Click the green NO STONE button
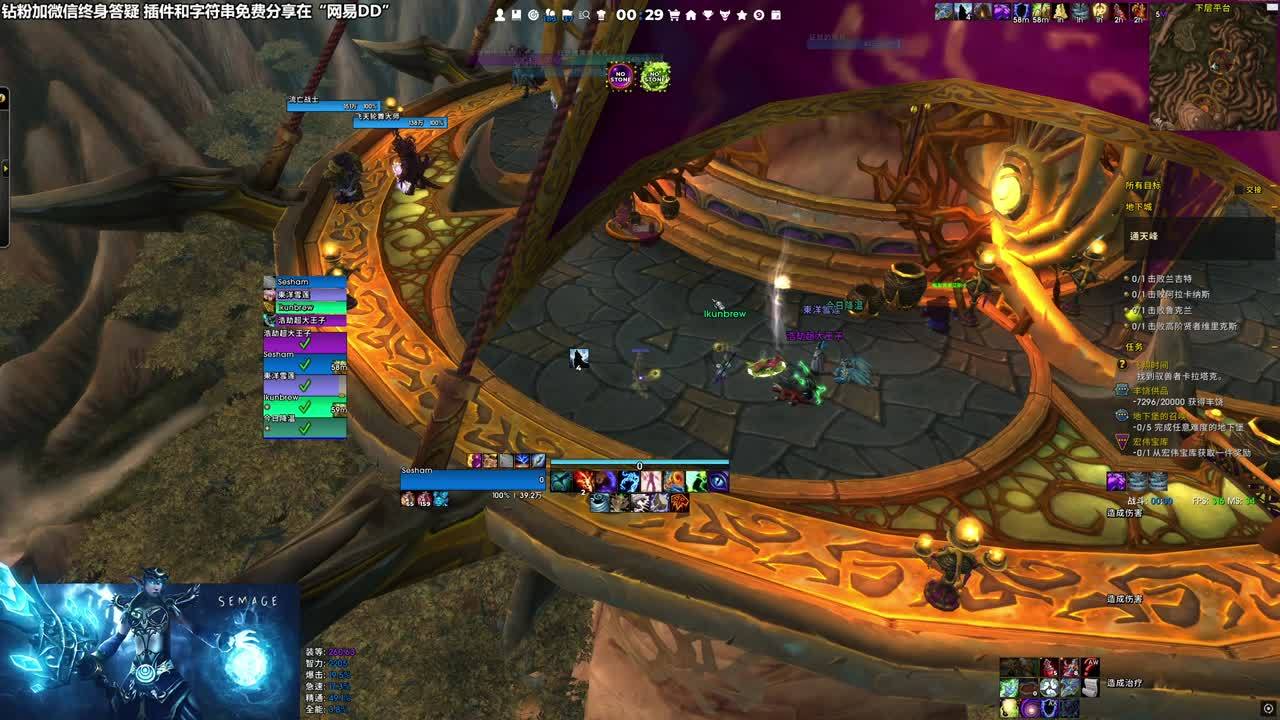Screen dimensions: 1280x720 [x=655, y=76]
